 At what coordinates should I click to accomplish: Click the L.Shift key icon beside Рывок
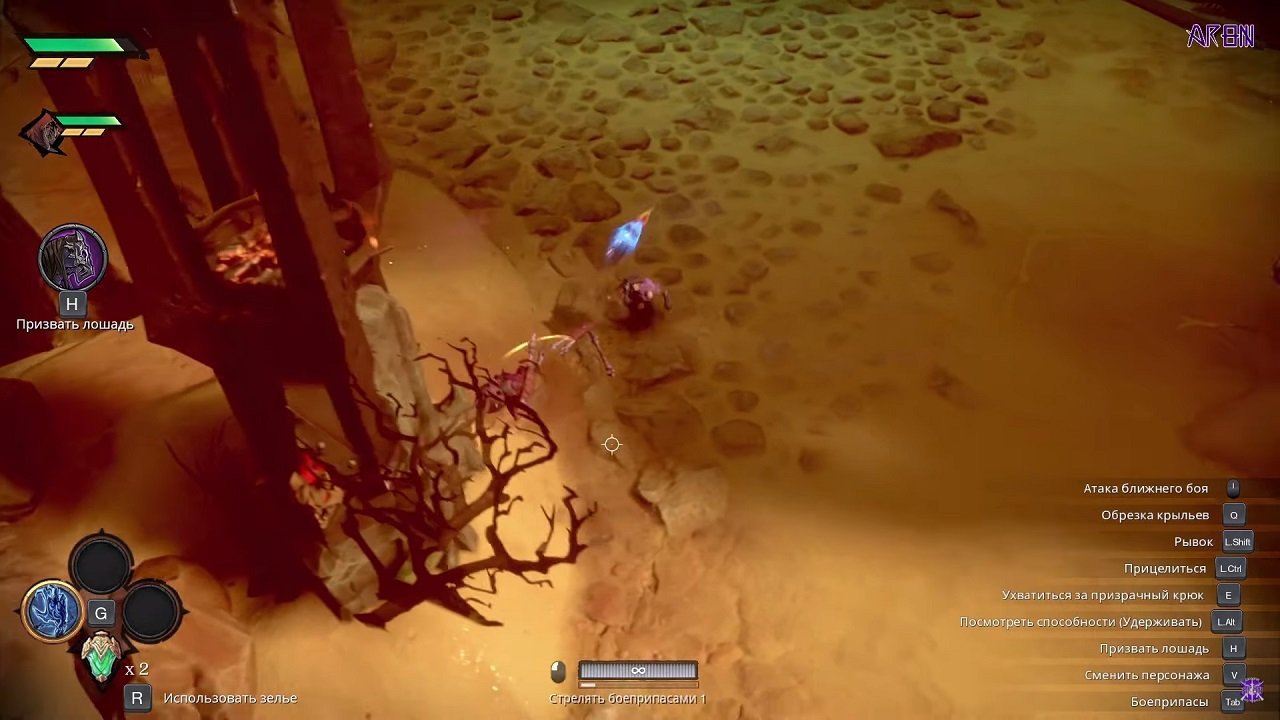[x=1238, y=541]
